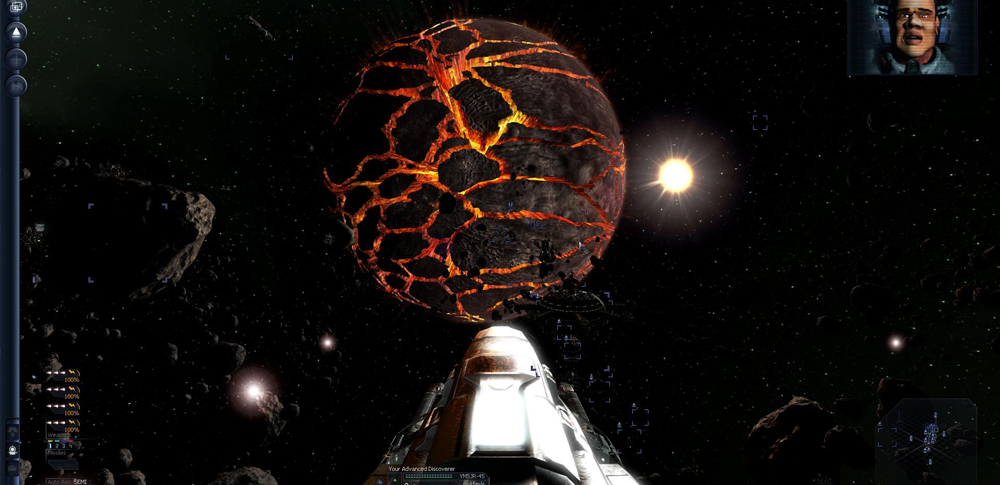Click the eject triangle sidebar button
Viewport: 1000px width, 485px height.
point(16,32)
